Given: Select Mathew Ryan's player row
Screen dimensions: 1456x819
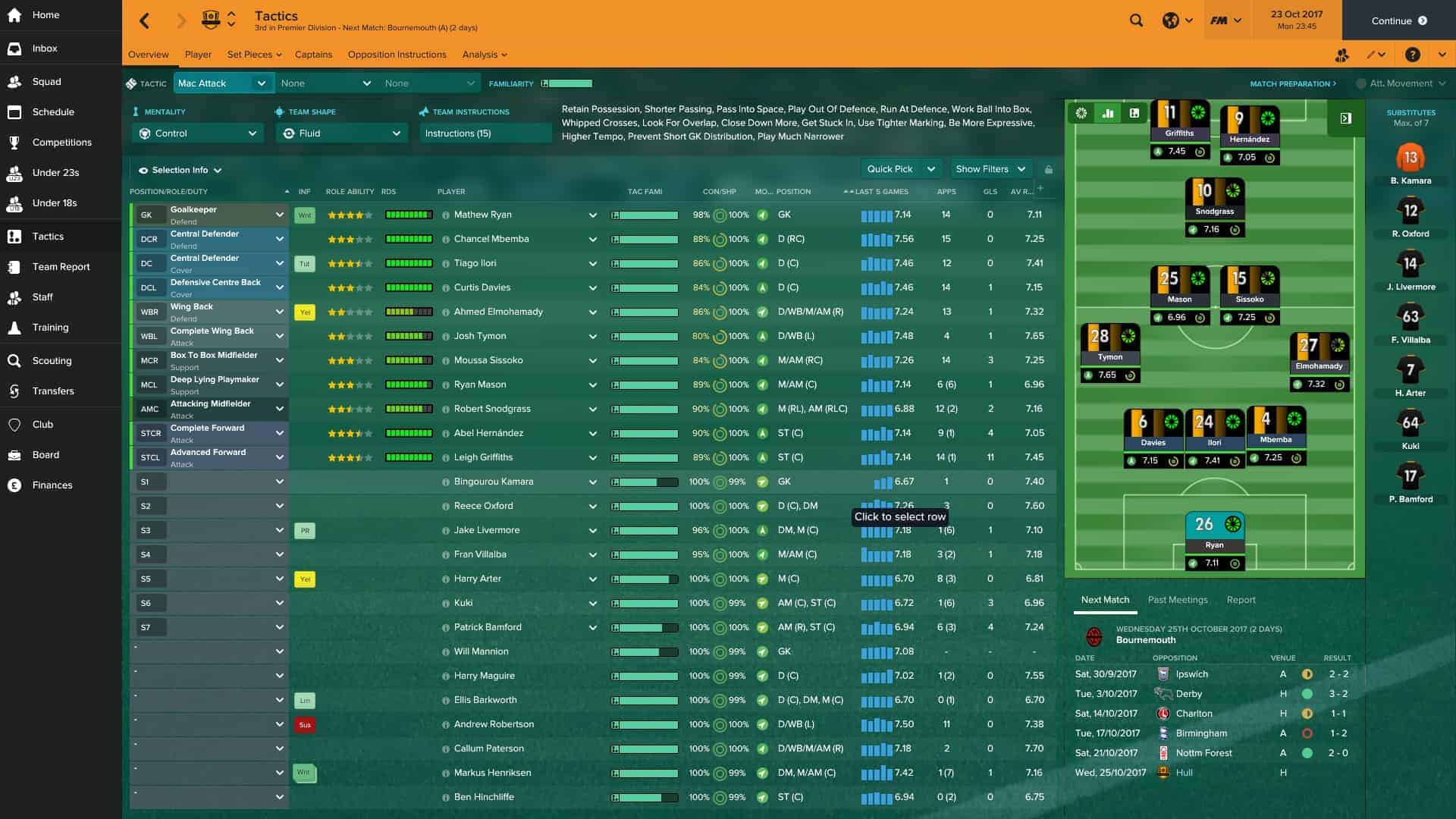Looking at the screenshot, I should pos(483,215).
